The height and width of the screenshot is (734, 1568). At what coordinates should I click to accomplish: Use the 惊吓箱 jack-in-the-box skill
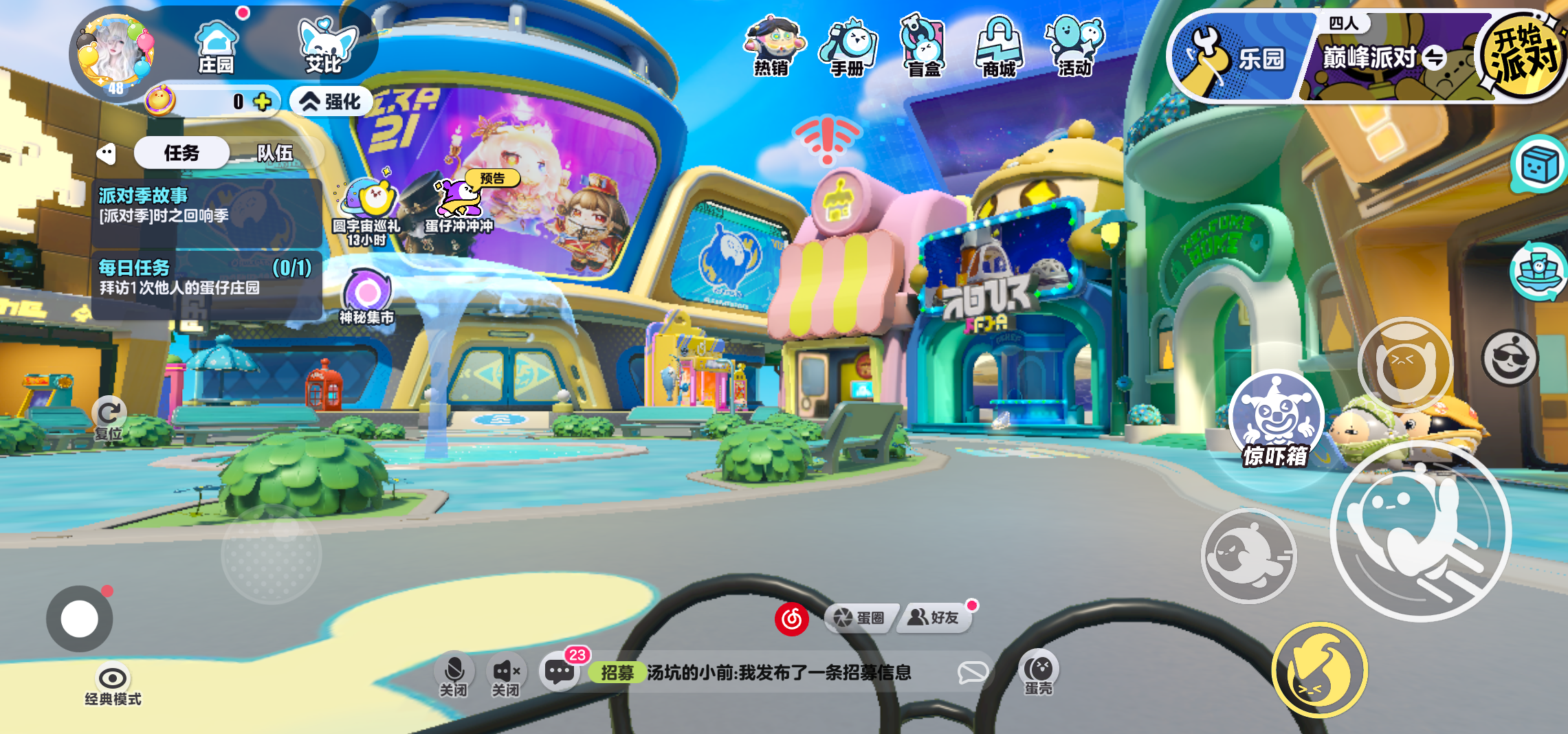[1276, 418]
